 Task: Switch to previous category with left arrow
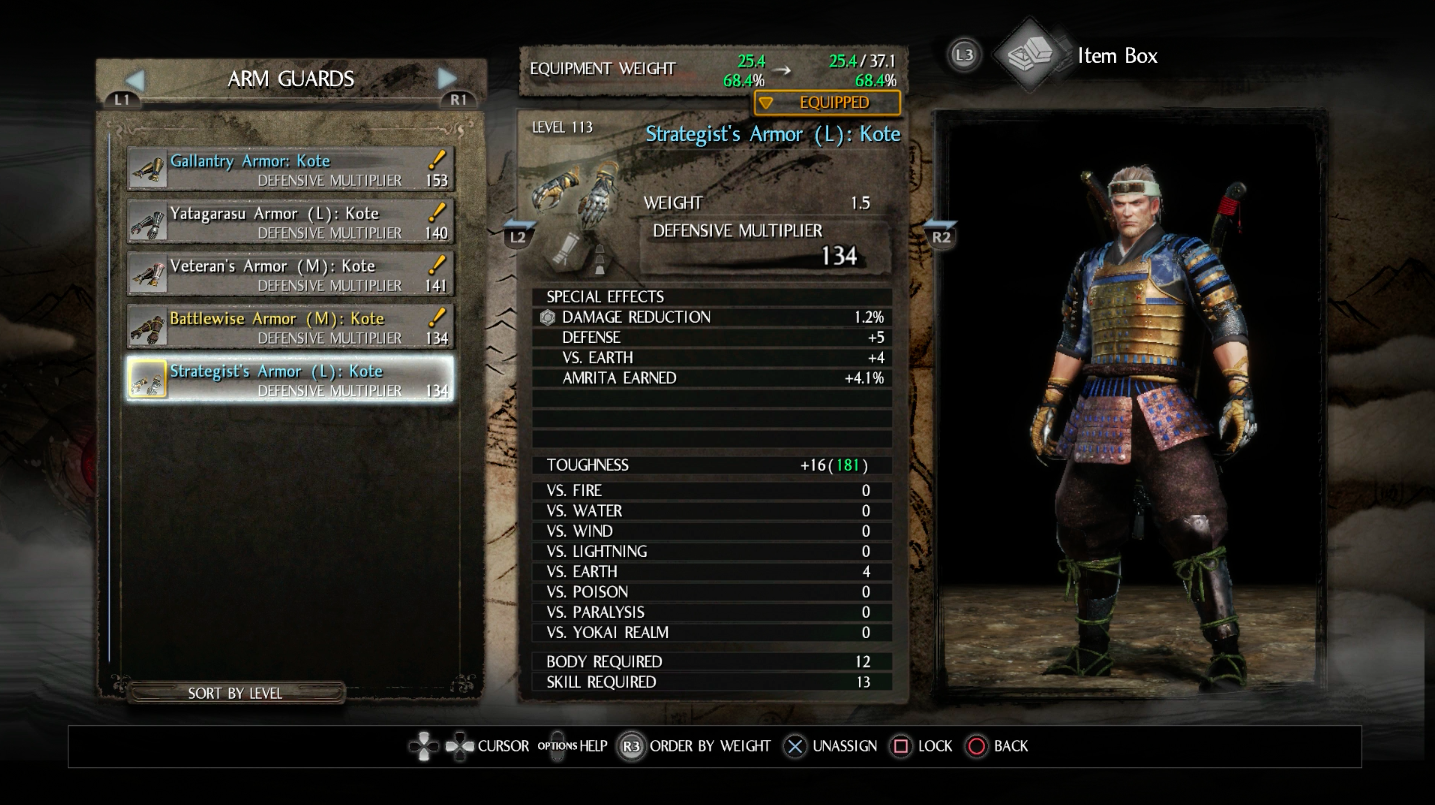135,79
